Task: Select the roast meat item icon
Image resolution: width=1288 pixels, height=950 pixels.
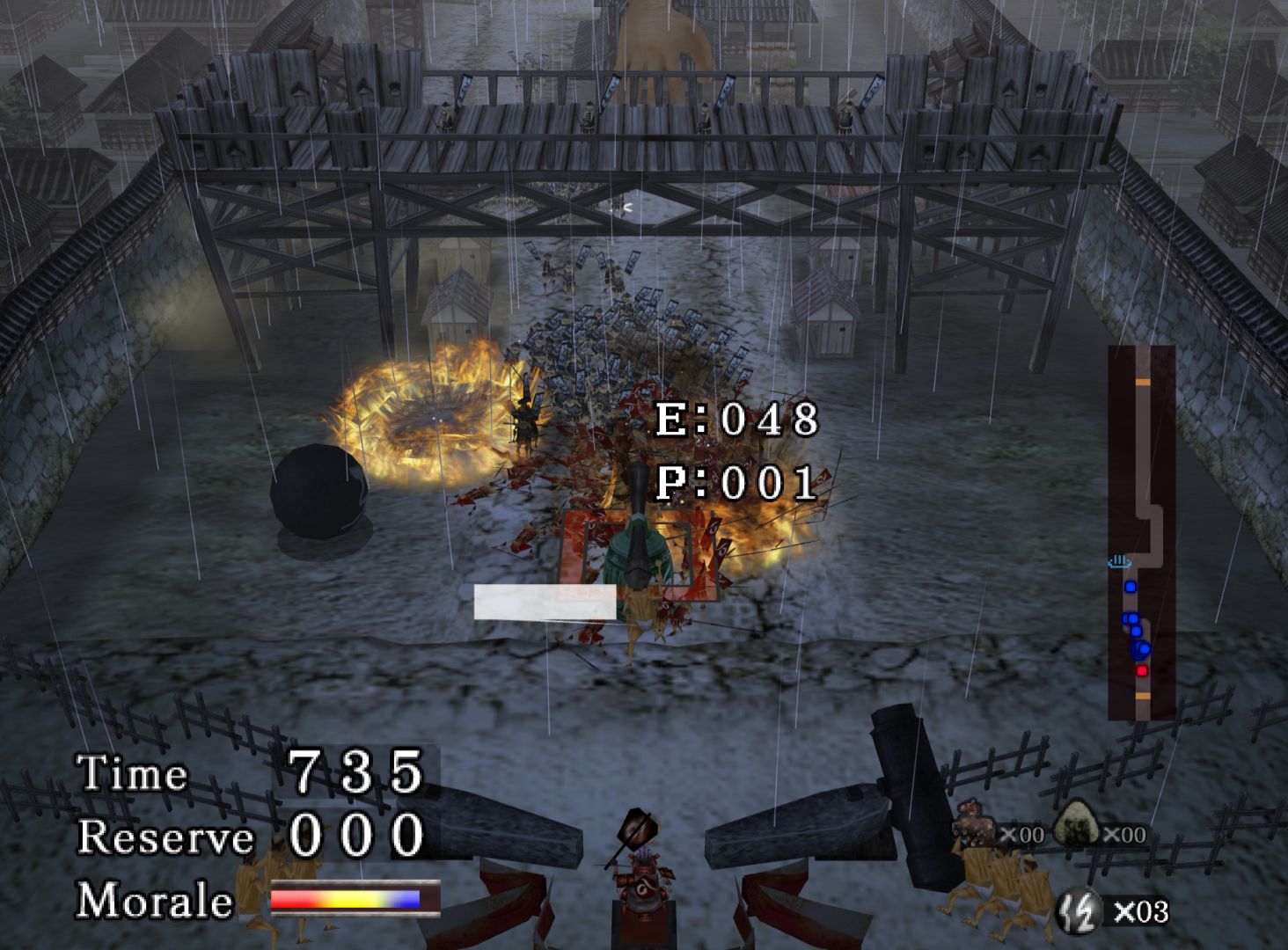Action: (974, 823)
